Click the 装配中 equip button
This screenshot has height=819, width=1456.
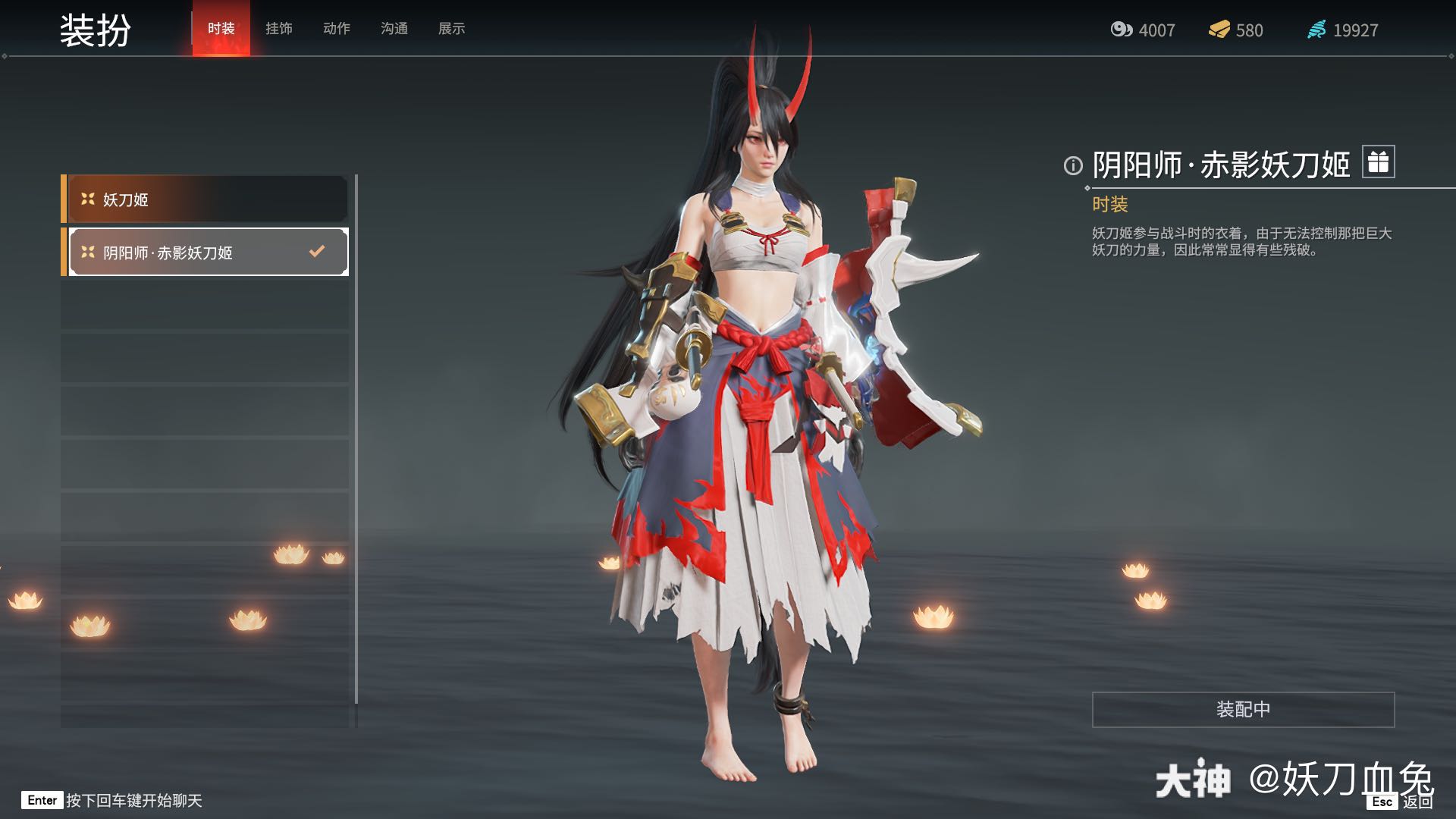point(1242,709)
